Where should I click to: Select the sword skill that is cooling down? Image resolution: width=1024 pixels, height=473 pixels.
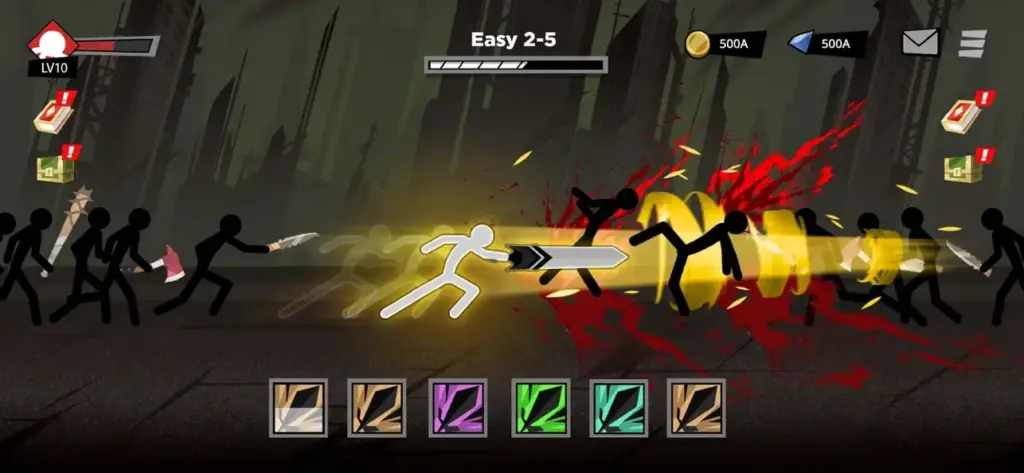pyautogui.click(x=299, y=406)
